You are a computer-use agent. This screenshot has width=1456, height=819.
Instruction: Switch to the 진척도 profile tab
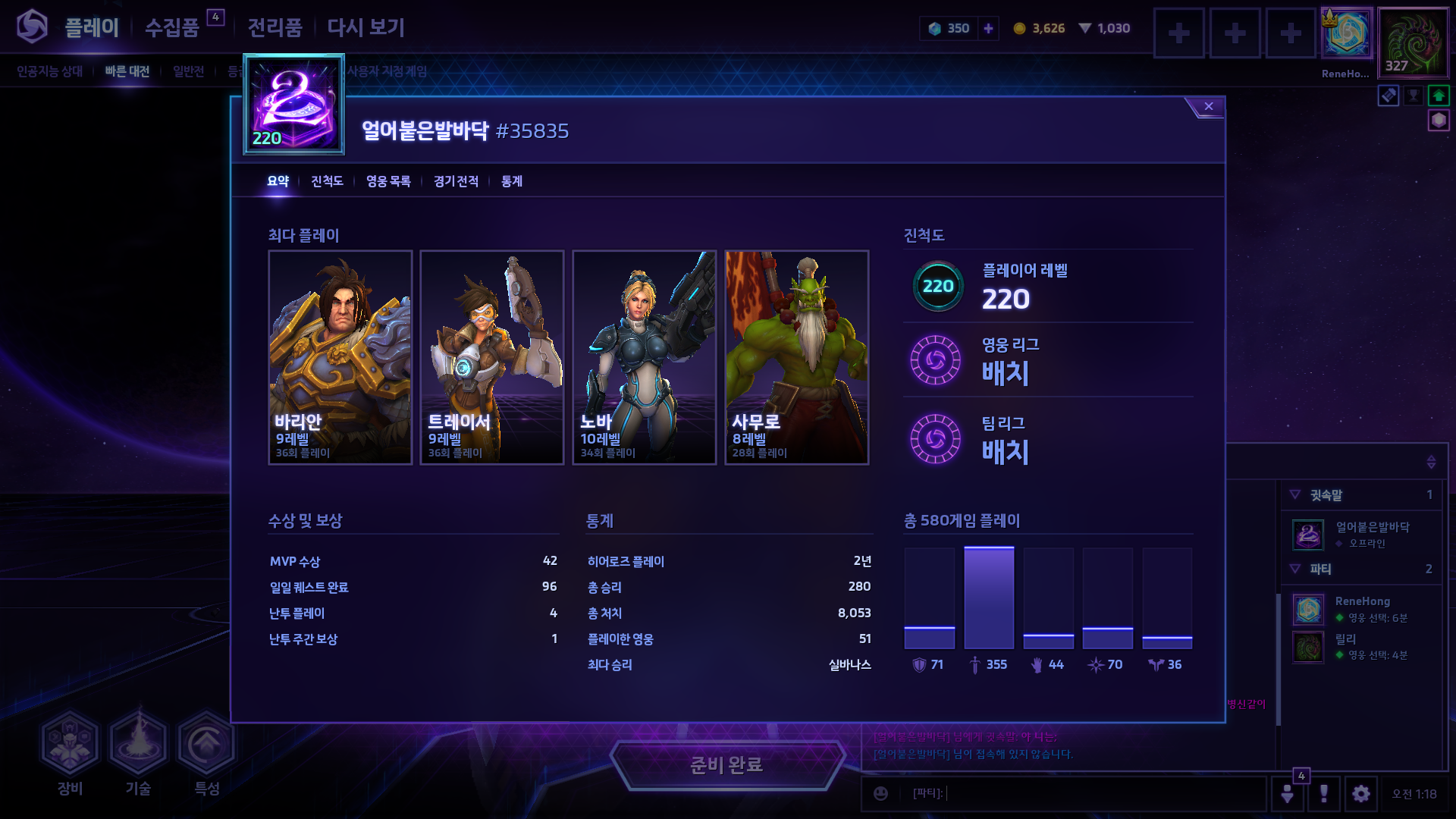pos(327,181)
